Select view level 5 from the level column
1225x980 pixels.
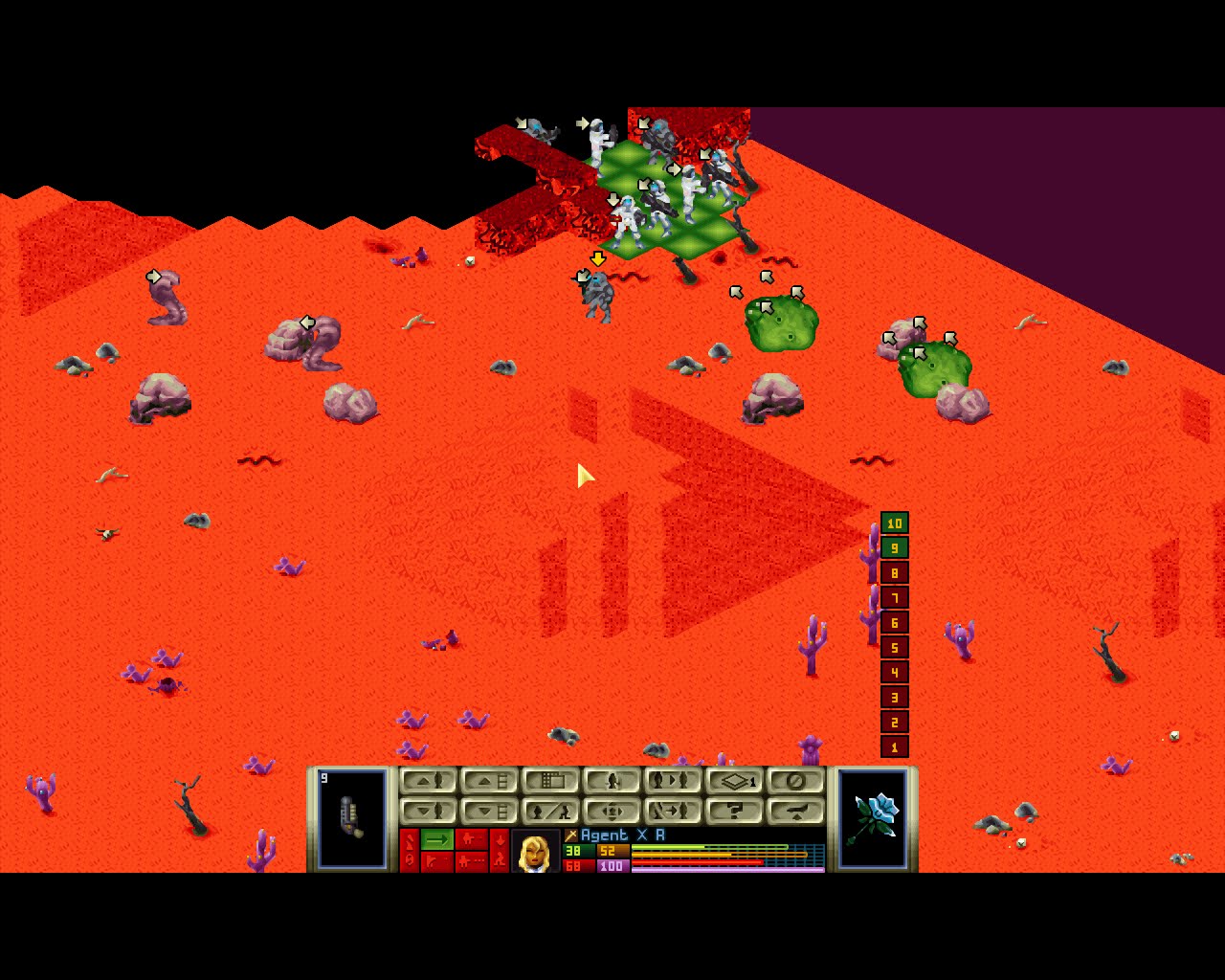893,649
